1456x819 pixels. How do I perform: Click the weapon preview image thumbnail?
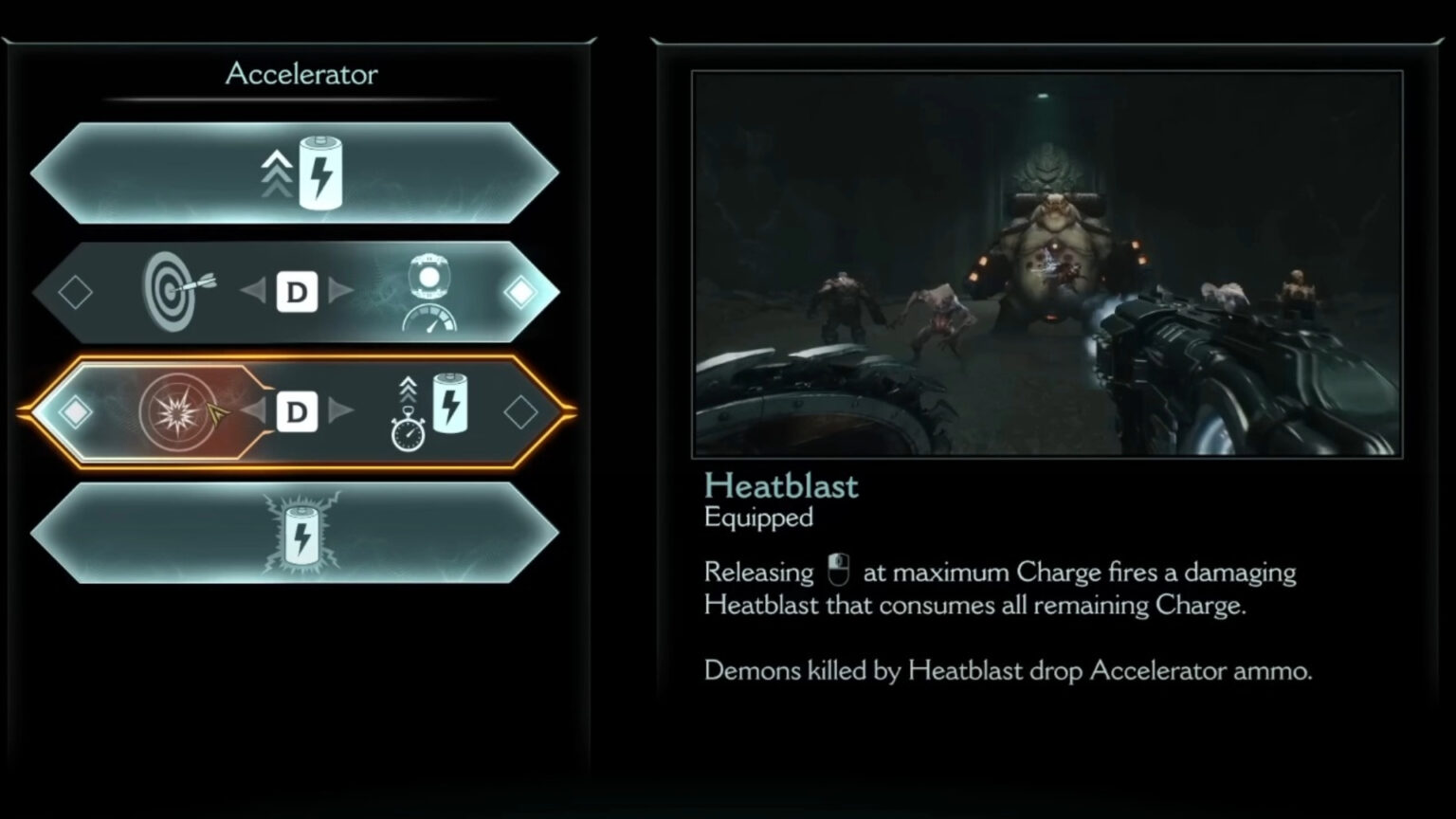1047,261
